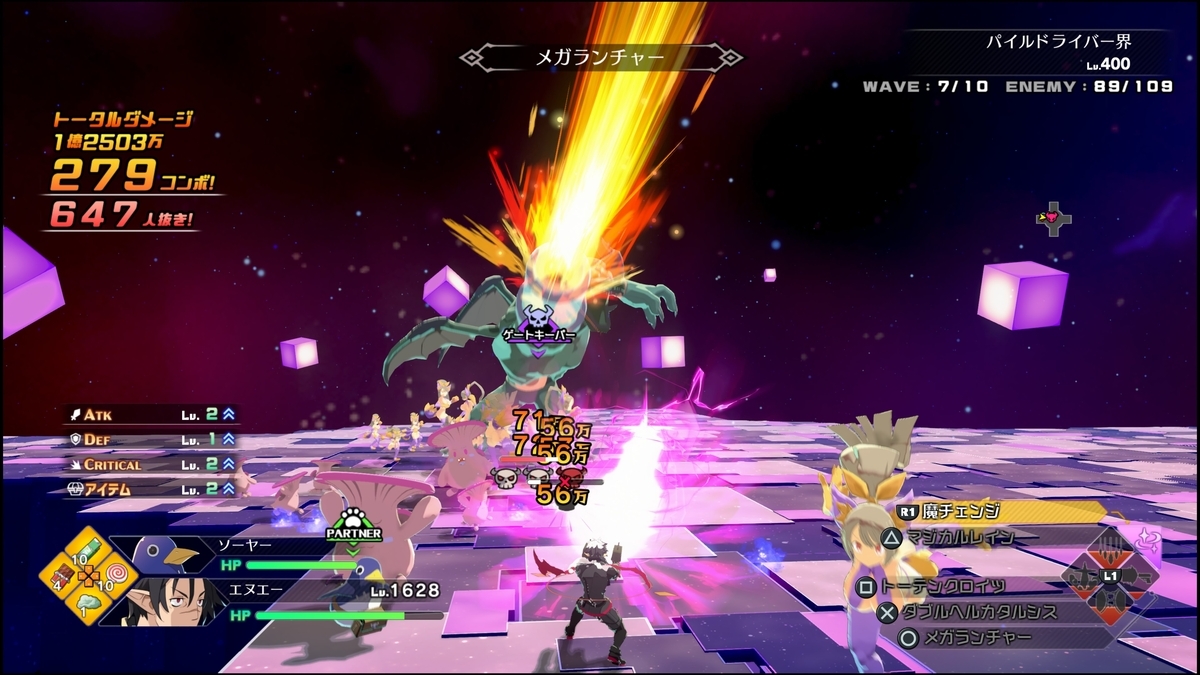Use the green item in the top slot

pos(89,551)
